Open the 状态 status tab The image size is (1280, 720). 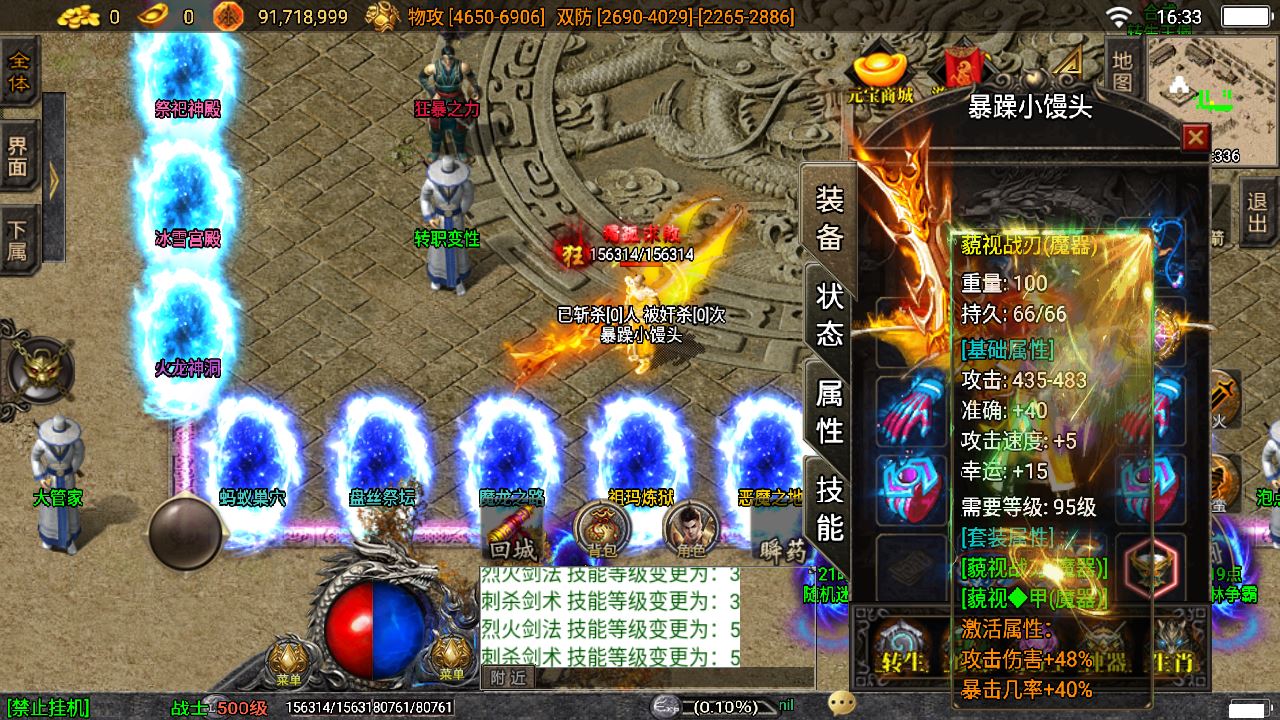click(829, 313)
